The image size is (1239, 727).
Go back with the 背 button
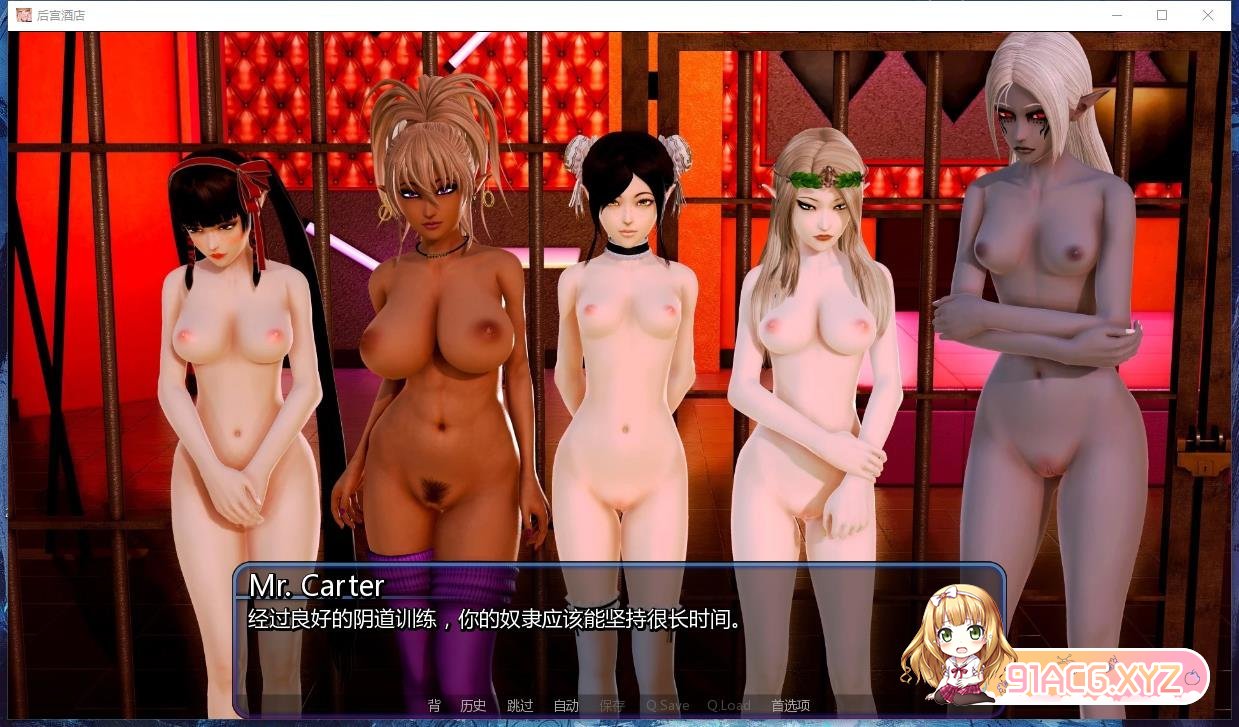[x=434, y=706]
